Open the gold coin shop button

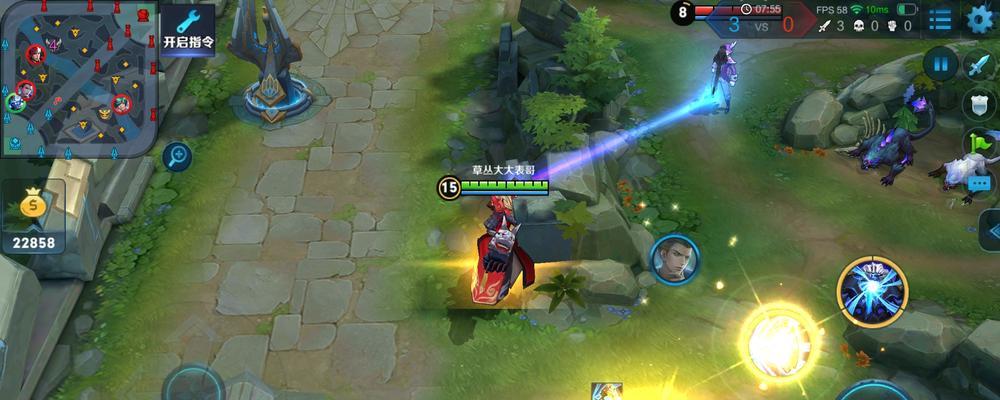coord(34,217)
